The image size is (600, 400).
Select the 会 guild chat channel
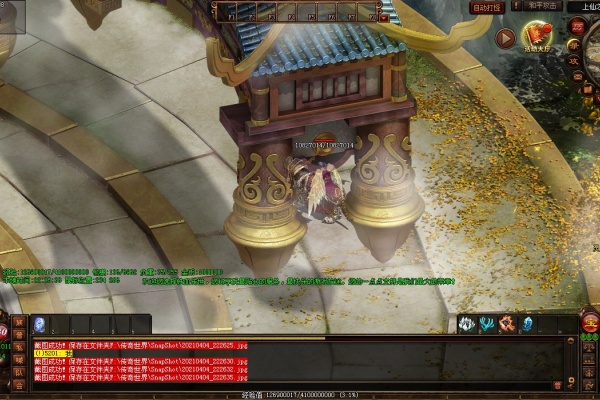tap(19, 383)
